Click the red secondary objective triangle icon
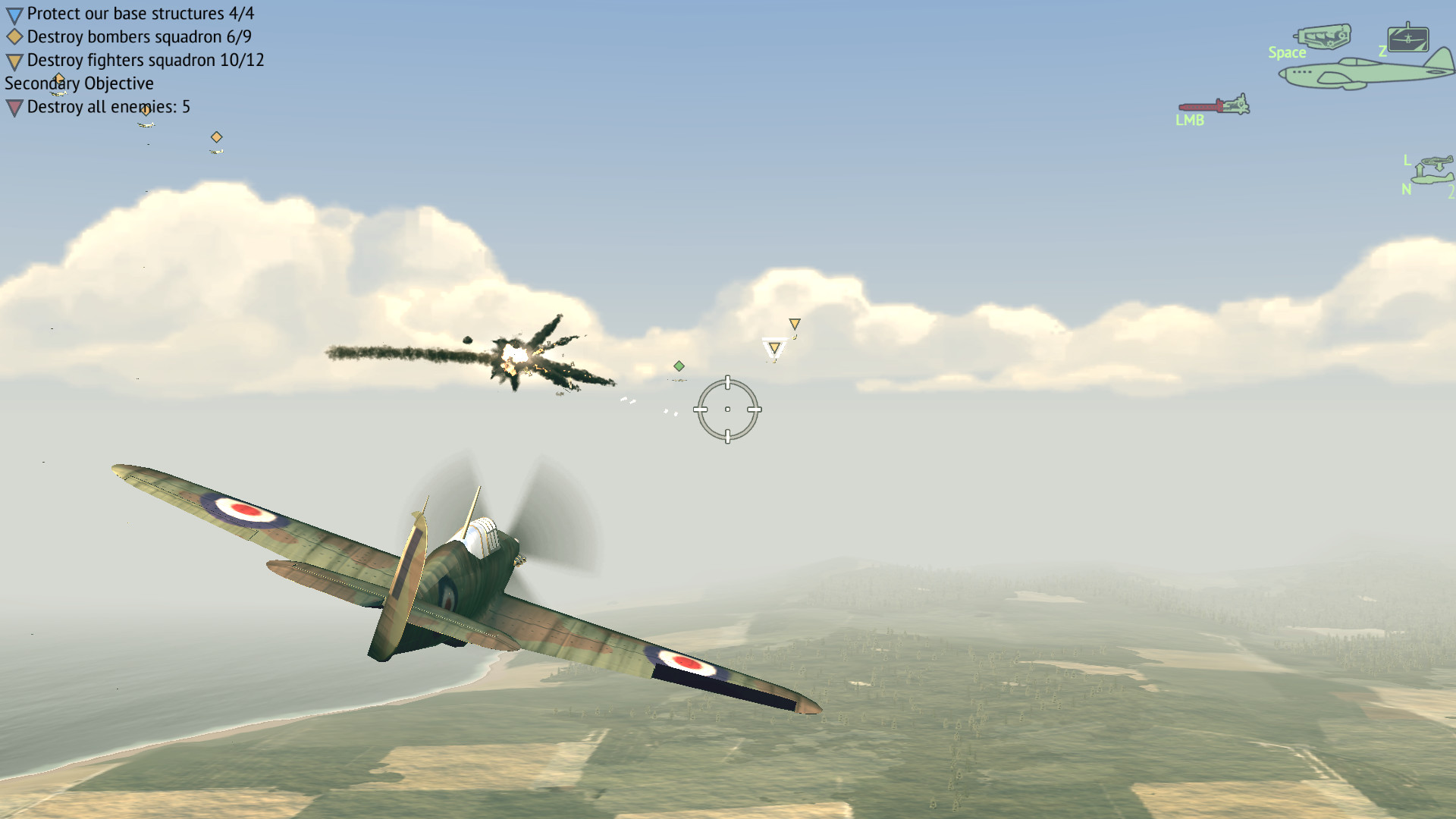1456x819 pixels. click(x=13, y=108)
